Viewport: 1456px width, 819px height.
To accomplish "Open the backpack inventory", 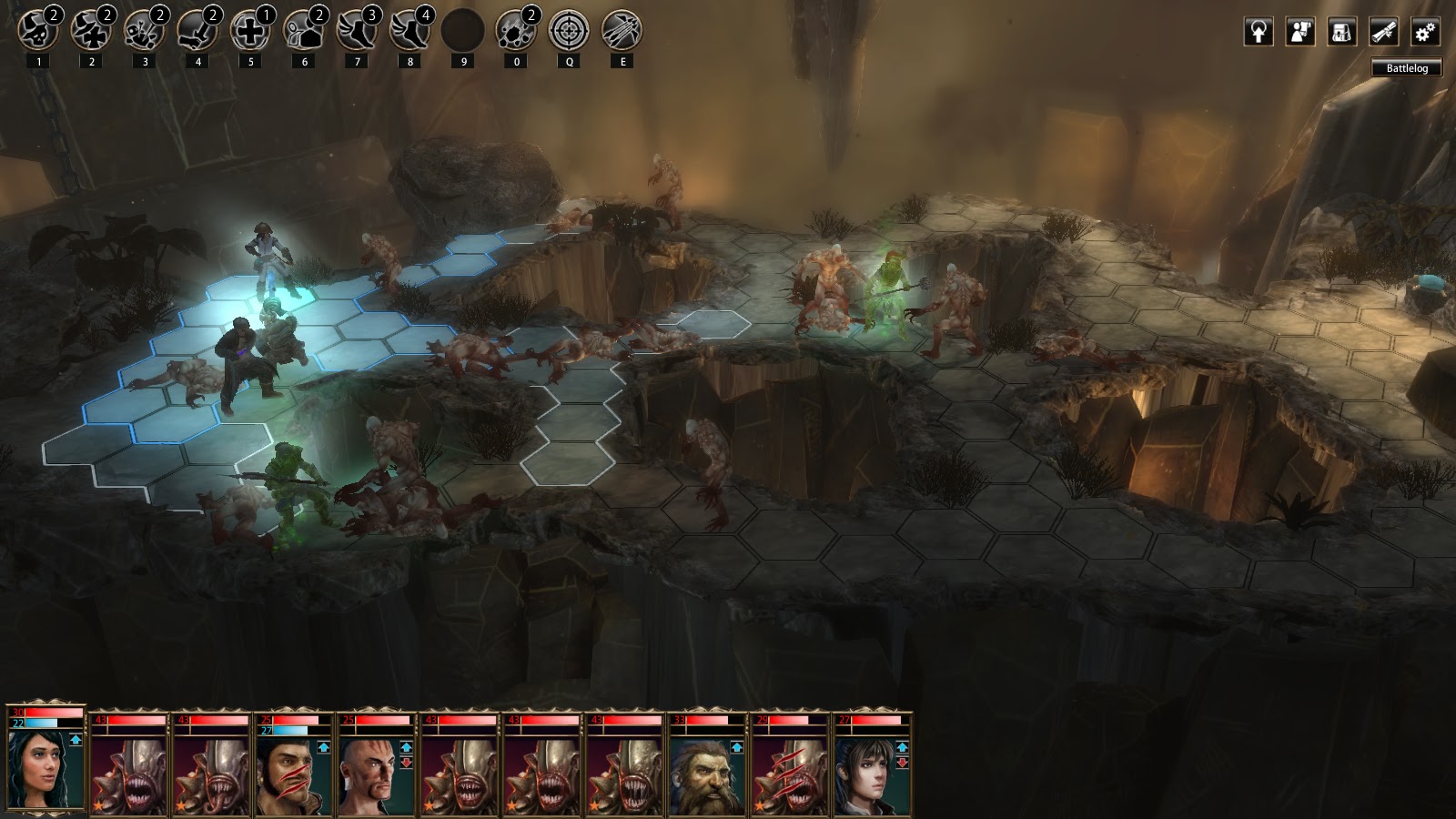I will coord(1341,32).
